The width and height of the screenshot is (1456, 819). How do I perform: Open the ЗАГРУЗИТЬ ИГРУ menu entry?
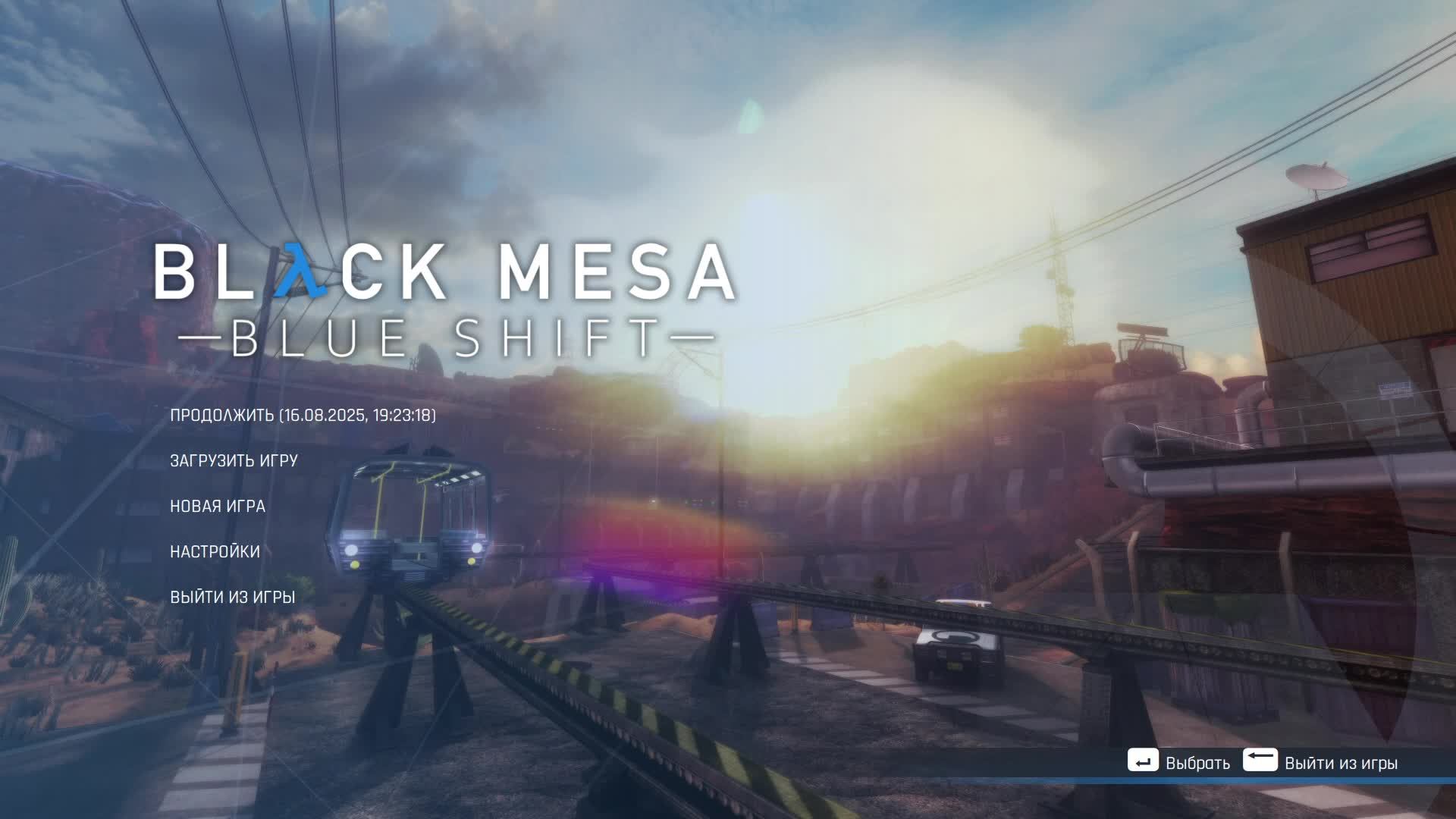tap(235, 460)
